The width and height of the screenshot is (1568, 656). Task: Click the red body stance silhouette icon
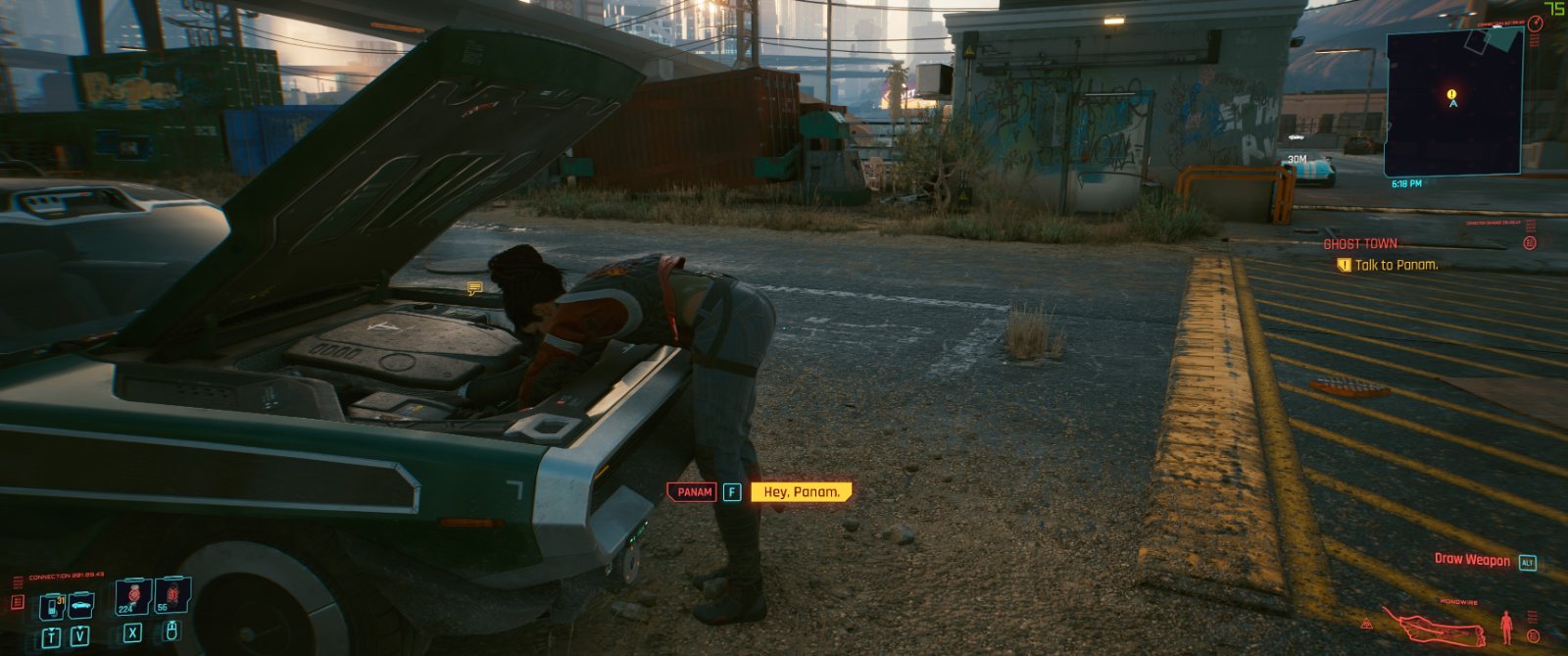tap(1506, 626)
